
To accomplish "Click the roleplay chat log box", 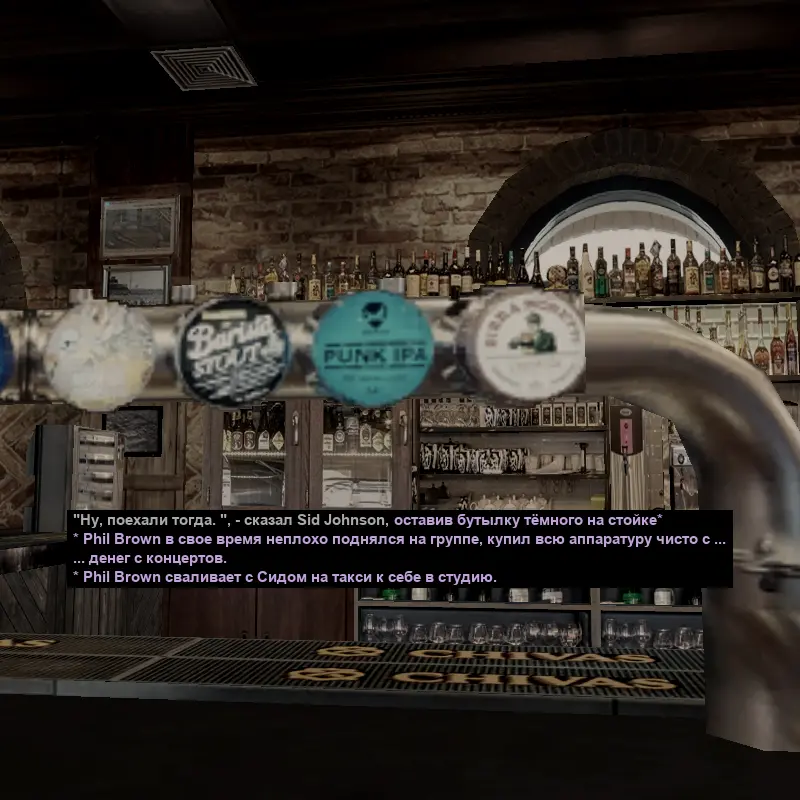I will [400, 549].
